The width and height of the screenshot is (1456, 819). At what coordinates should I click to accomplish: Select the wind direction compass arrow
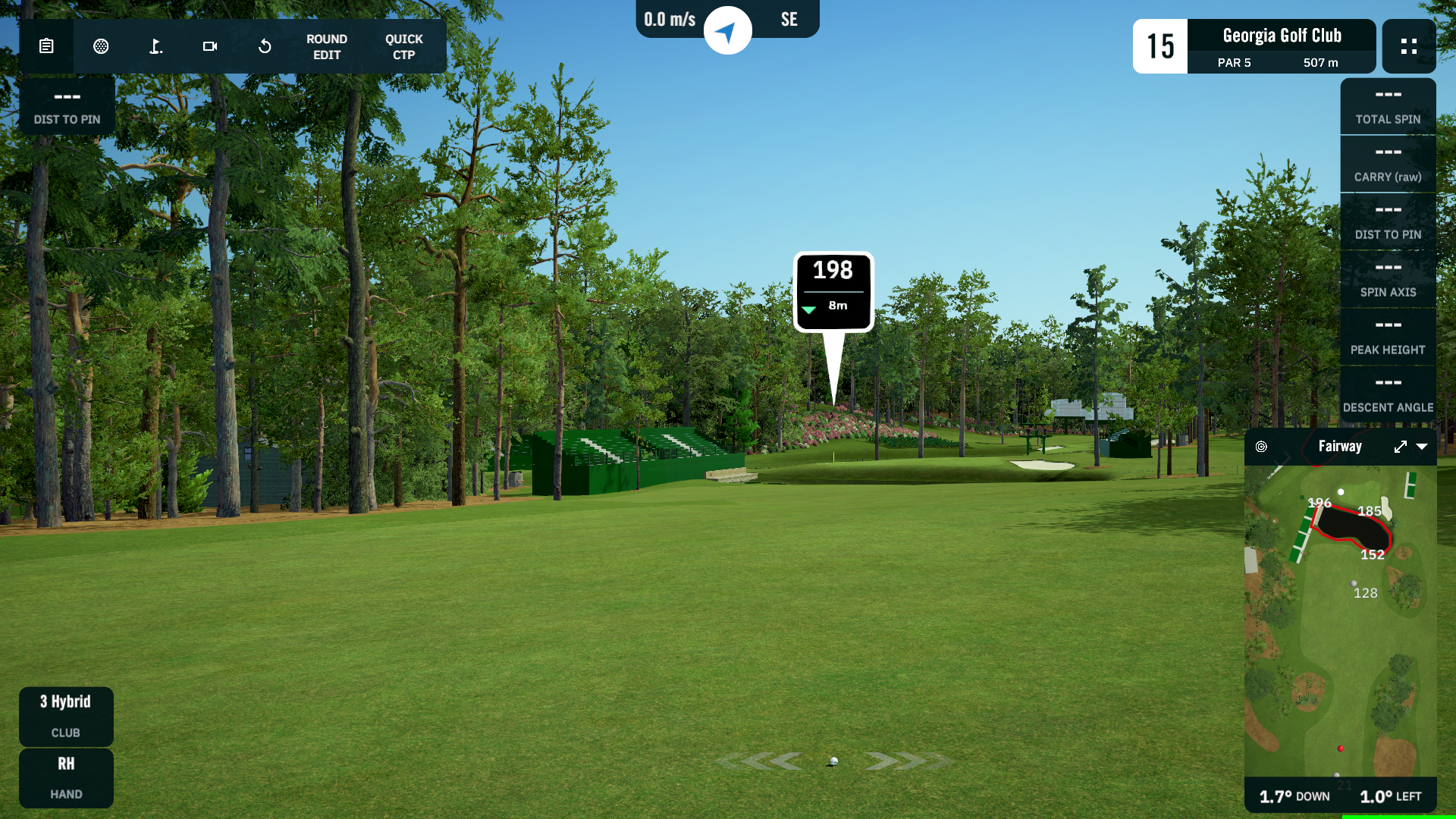727,31
